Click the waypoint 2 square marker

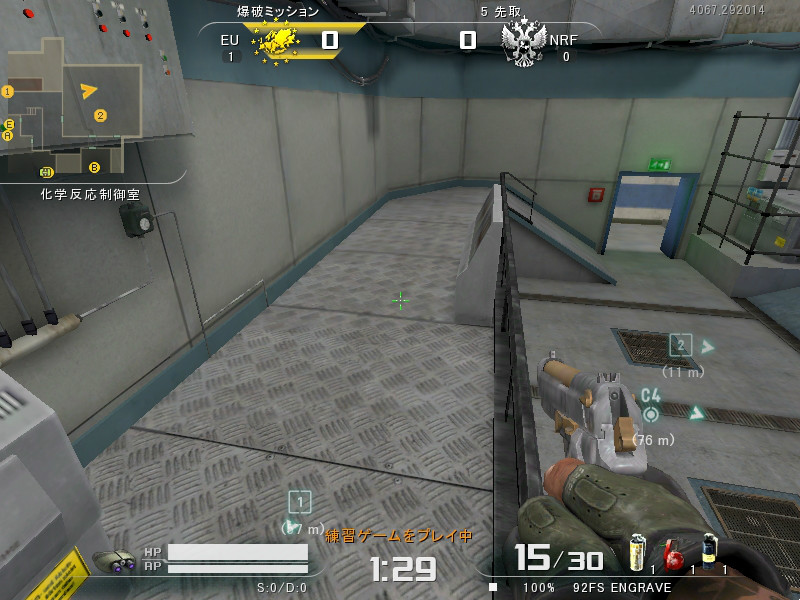point(681,346)
